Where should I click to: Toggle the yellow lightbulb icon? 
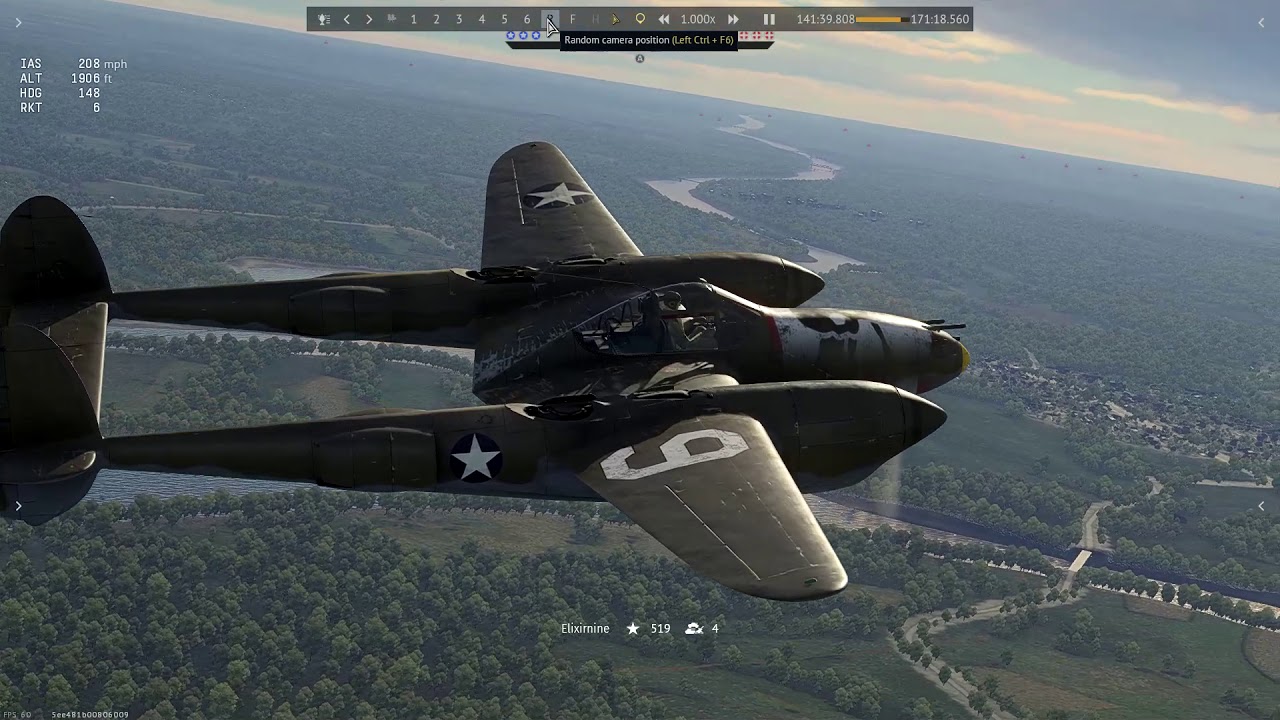tap(640, 19)
